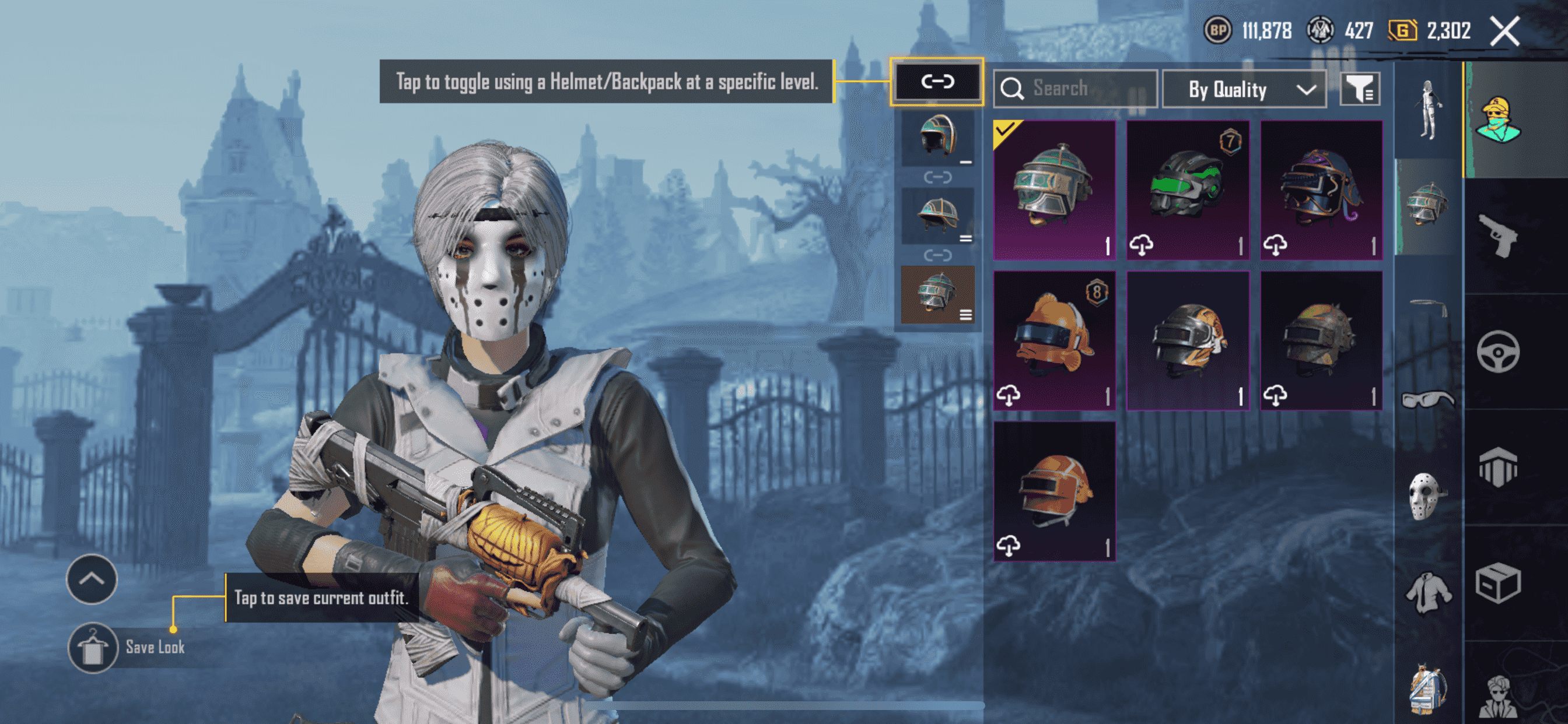Choose the black and green helmet skin

click(1188, 189)
